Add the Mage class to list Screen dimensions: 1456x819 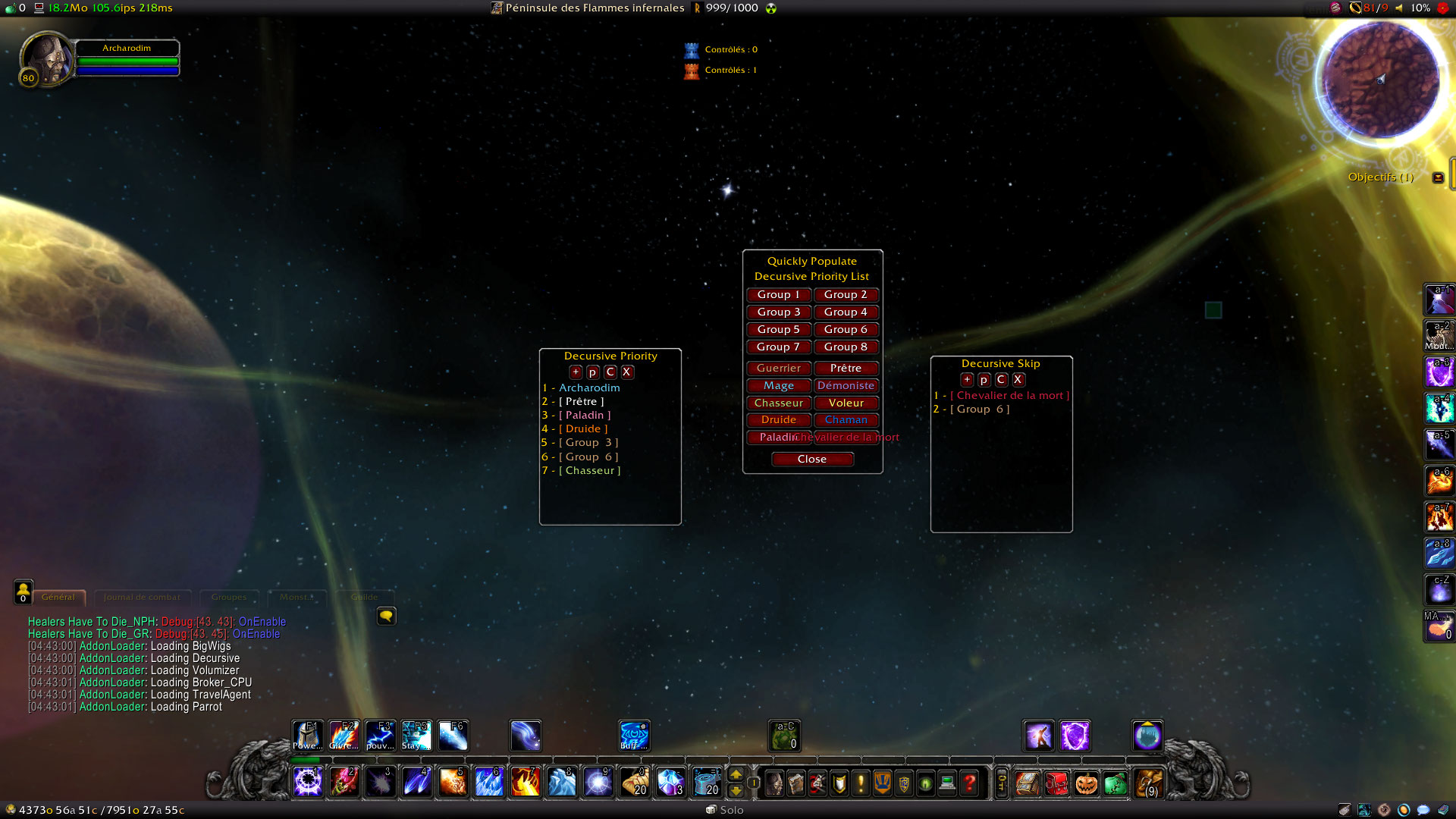(x=778, y=386)
